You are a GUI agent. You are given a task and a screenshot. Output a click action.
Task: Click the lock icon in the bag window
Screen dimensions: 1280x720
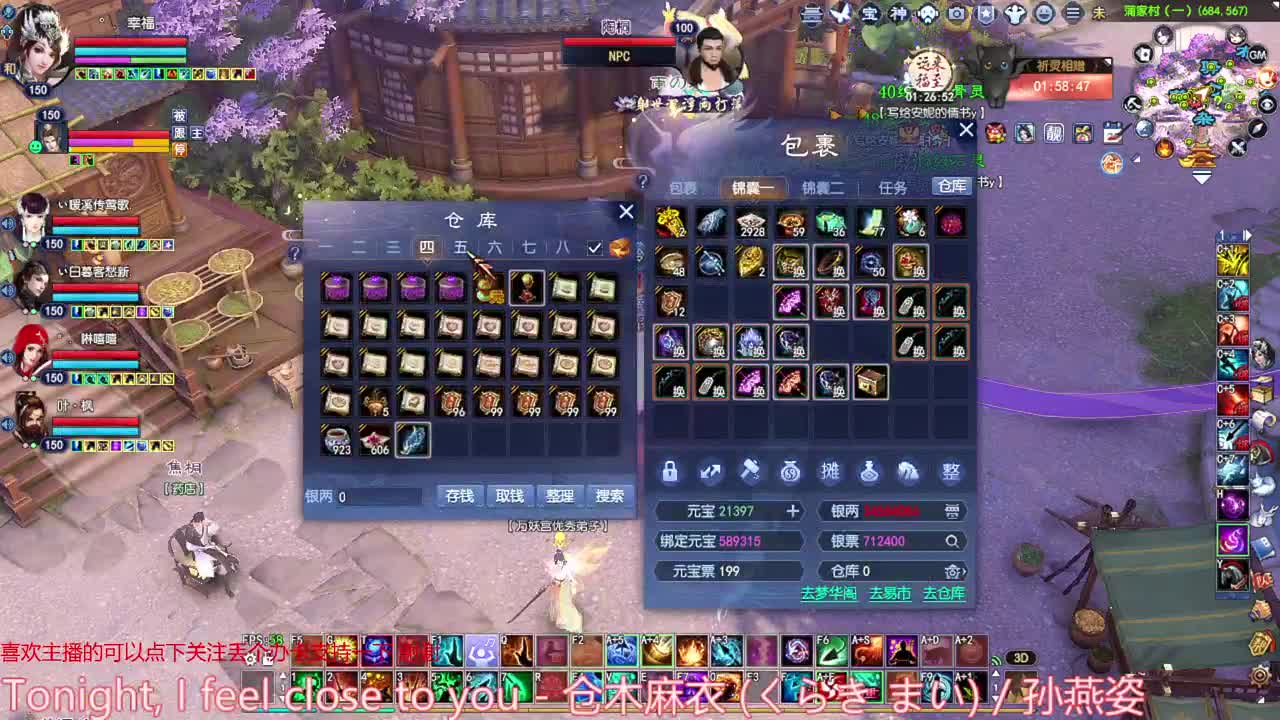point(670,472)
